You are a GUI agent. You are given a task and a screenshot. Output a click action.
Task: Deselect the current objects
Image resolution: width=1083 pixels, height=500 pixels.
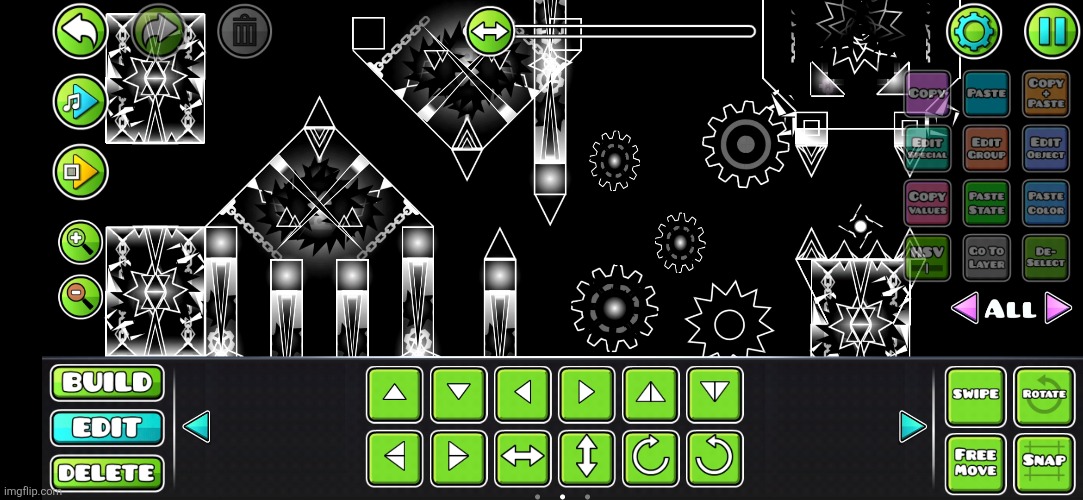pos(1045,258)
